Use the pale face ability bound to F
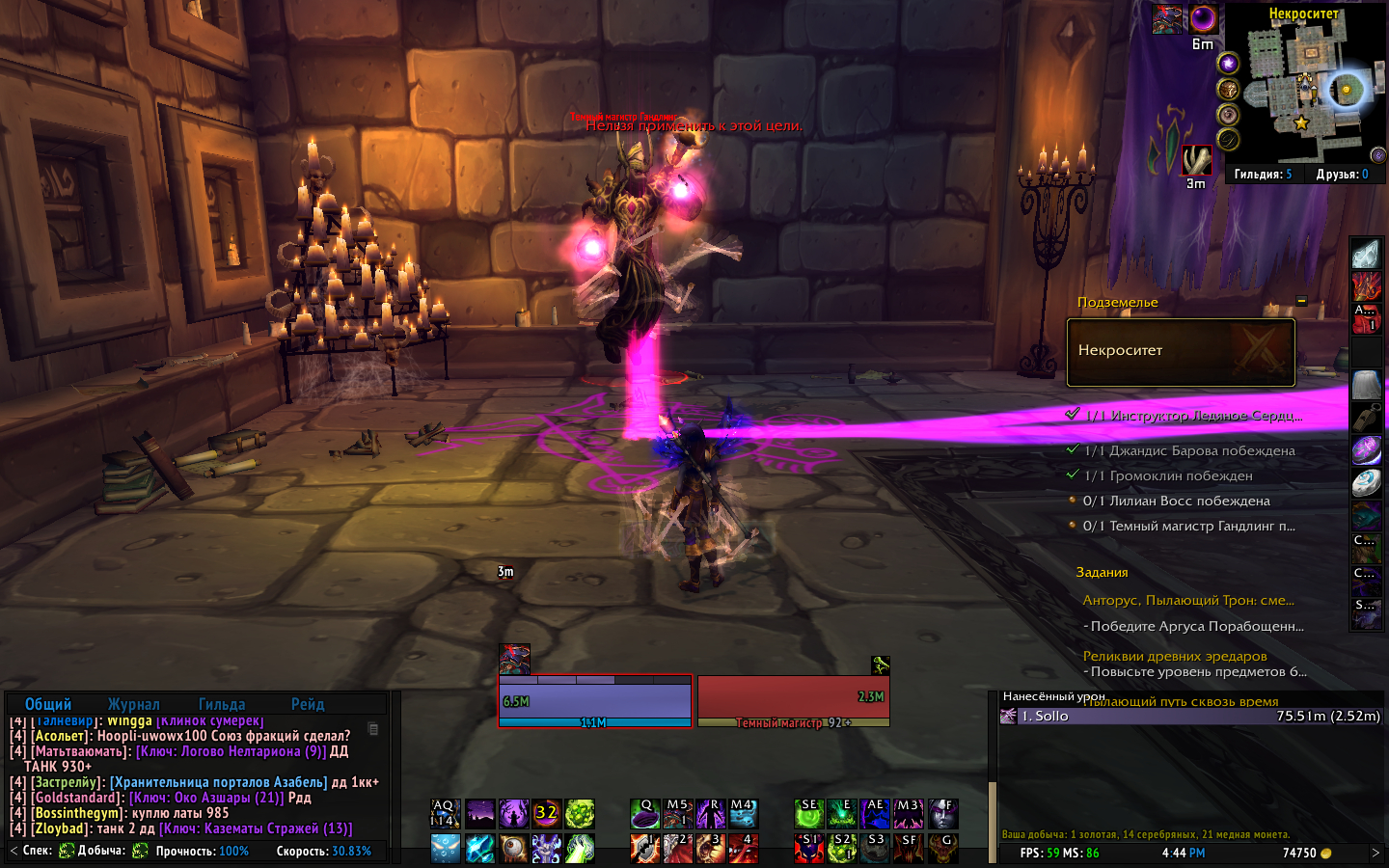Image resolution: width=1389 pixels, height=868 pixels. [942, 814]
